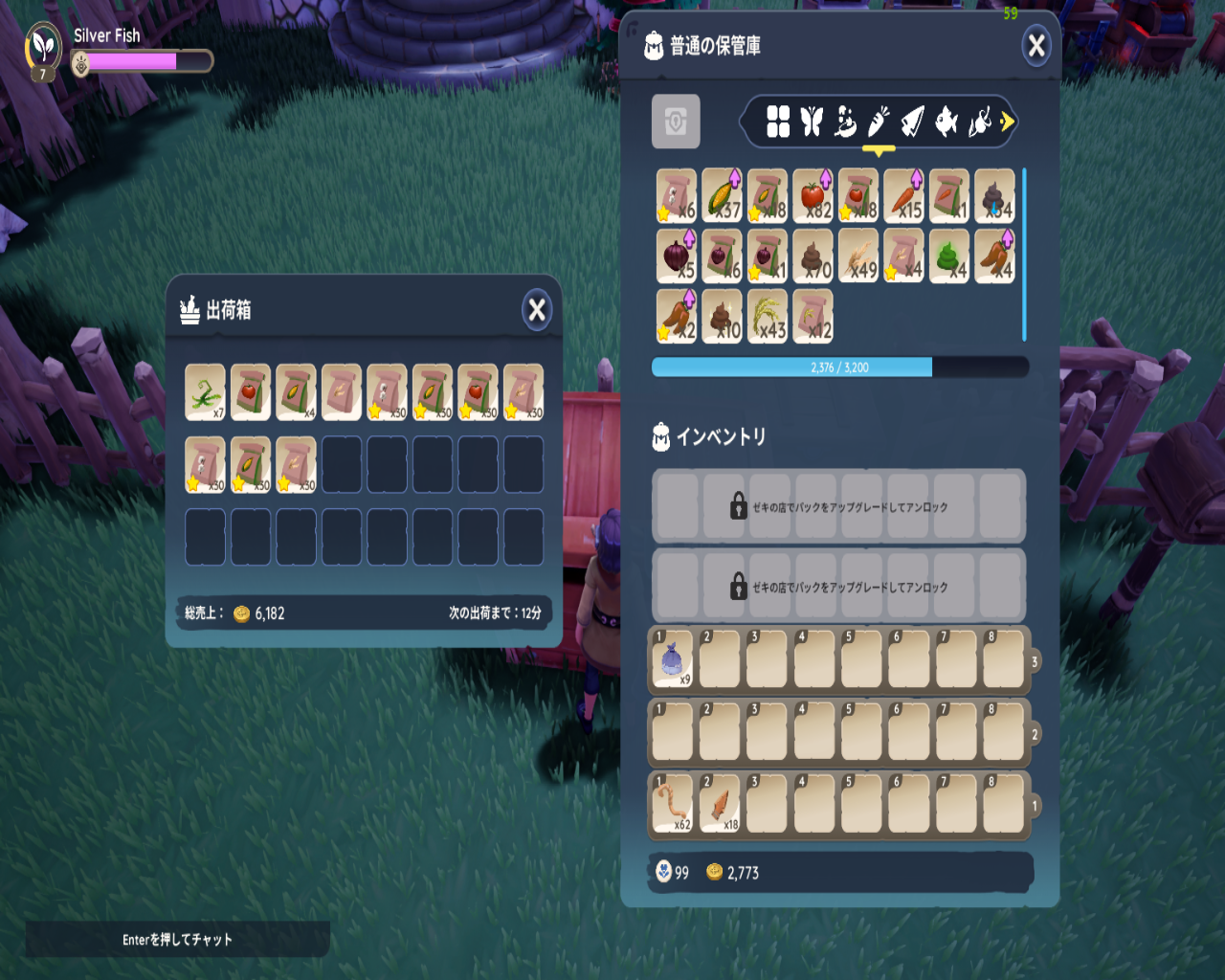
Task: Select the cooking category tab
Action: [845, 122]
